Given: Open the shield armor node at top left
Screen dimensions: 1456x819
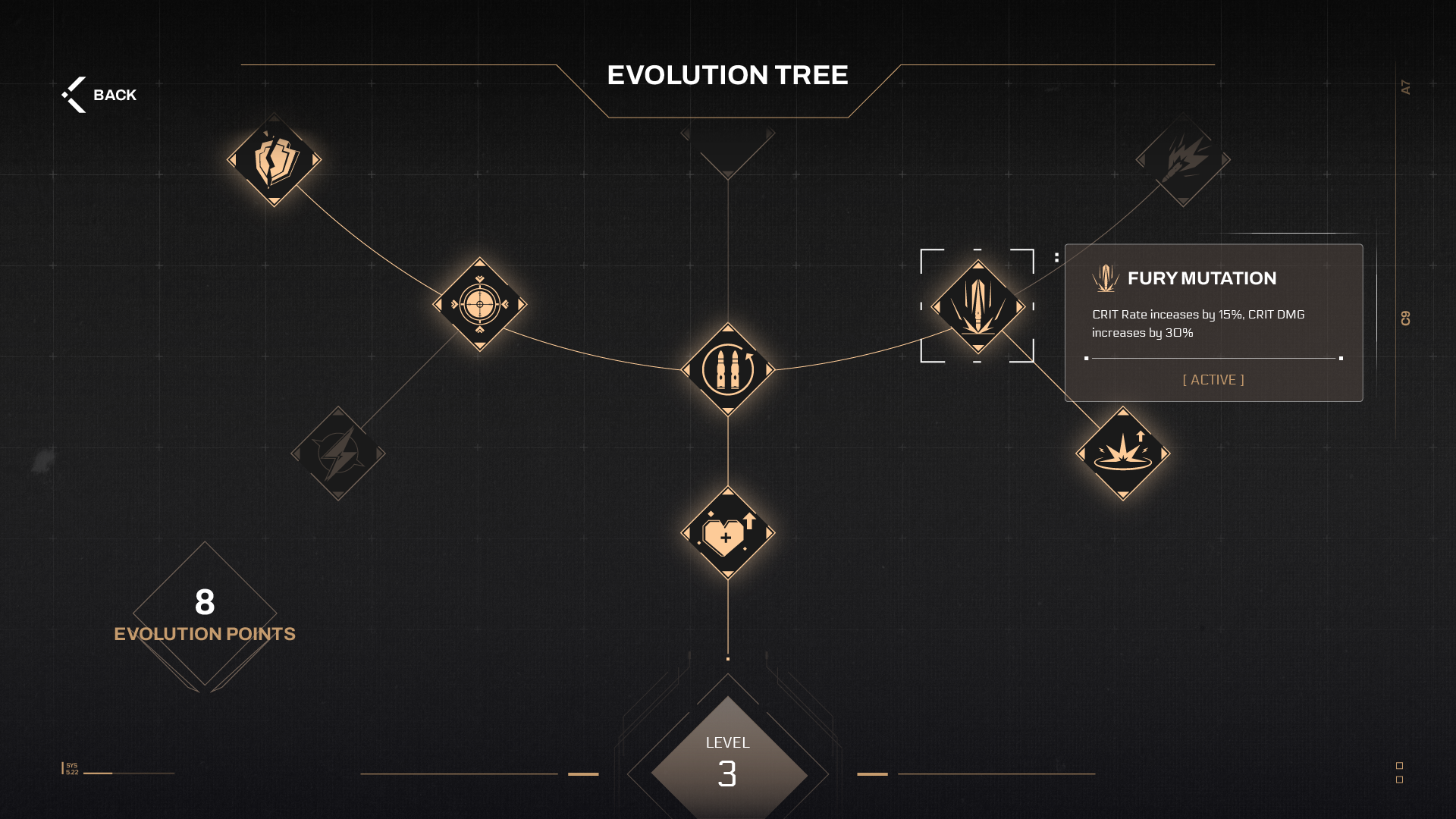Looking at the screenshot, I should (273, 161).
